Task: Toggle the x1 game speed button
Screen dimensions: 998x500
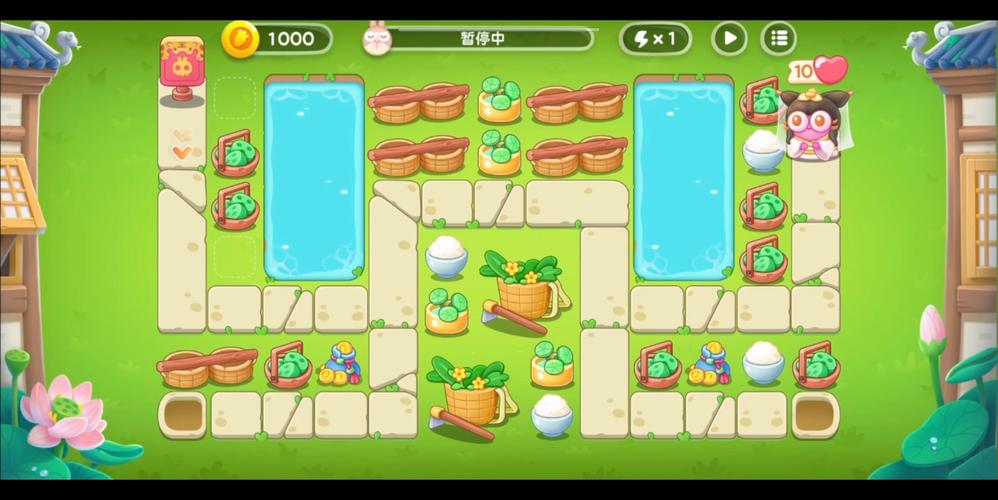Action: tap(655, 39)
